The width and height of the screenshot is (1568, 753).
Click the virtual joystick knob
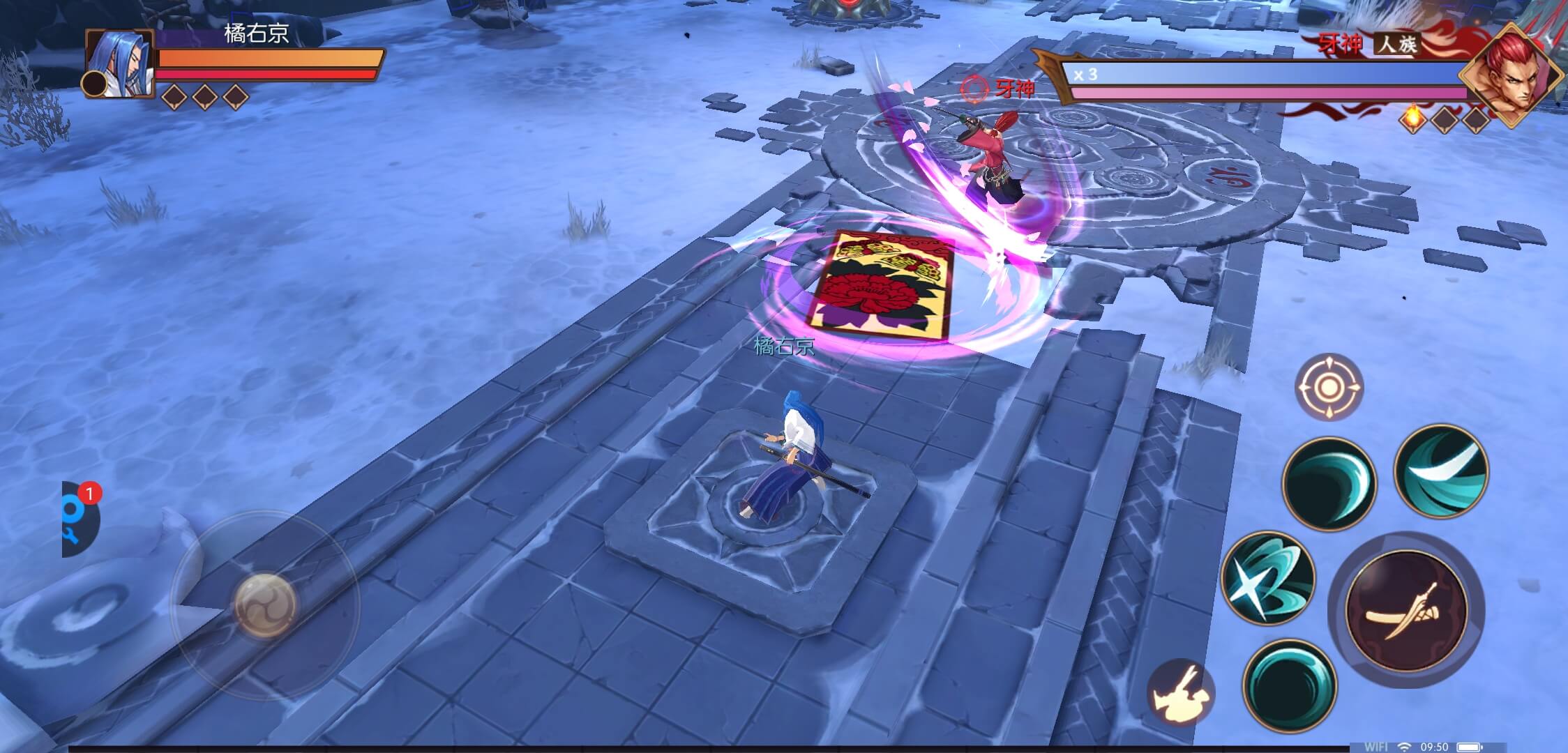pos(264,605)
